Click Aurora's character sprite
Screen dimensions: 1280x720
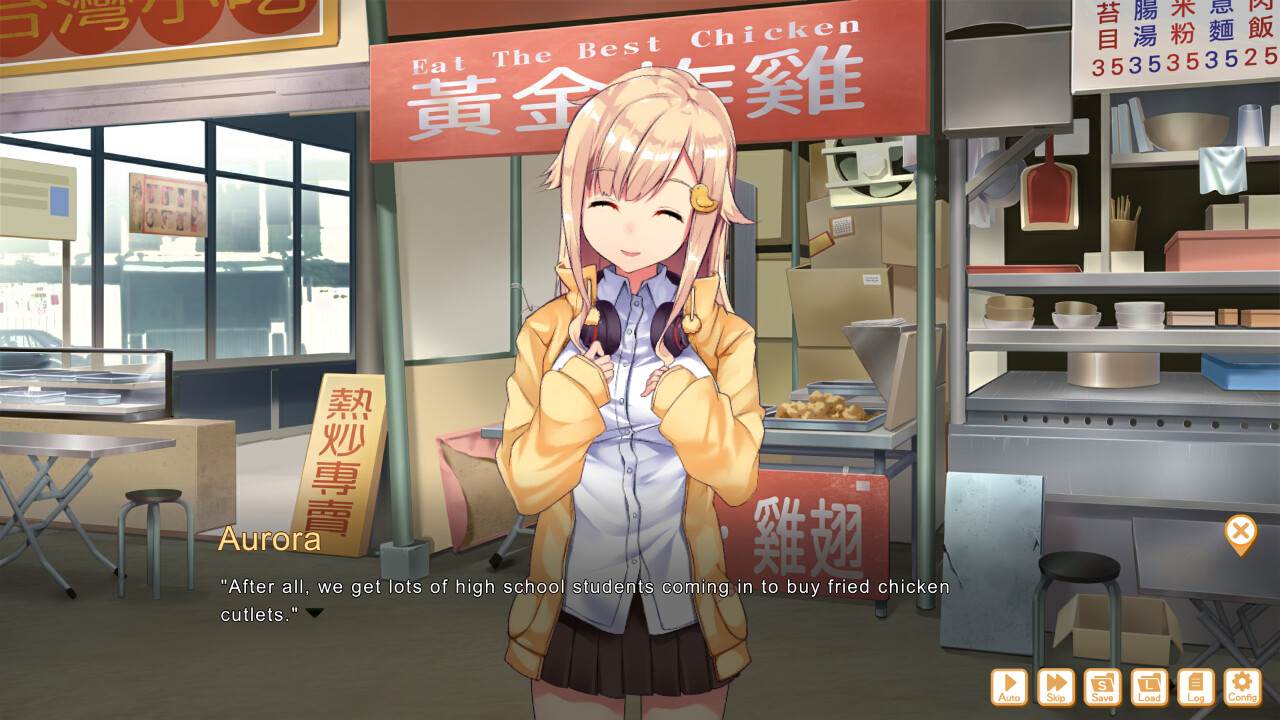pos(630,350)
